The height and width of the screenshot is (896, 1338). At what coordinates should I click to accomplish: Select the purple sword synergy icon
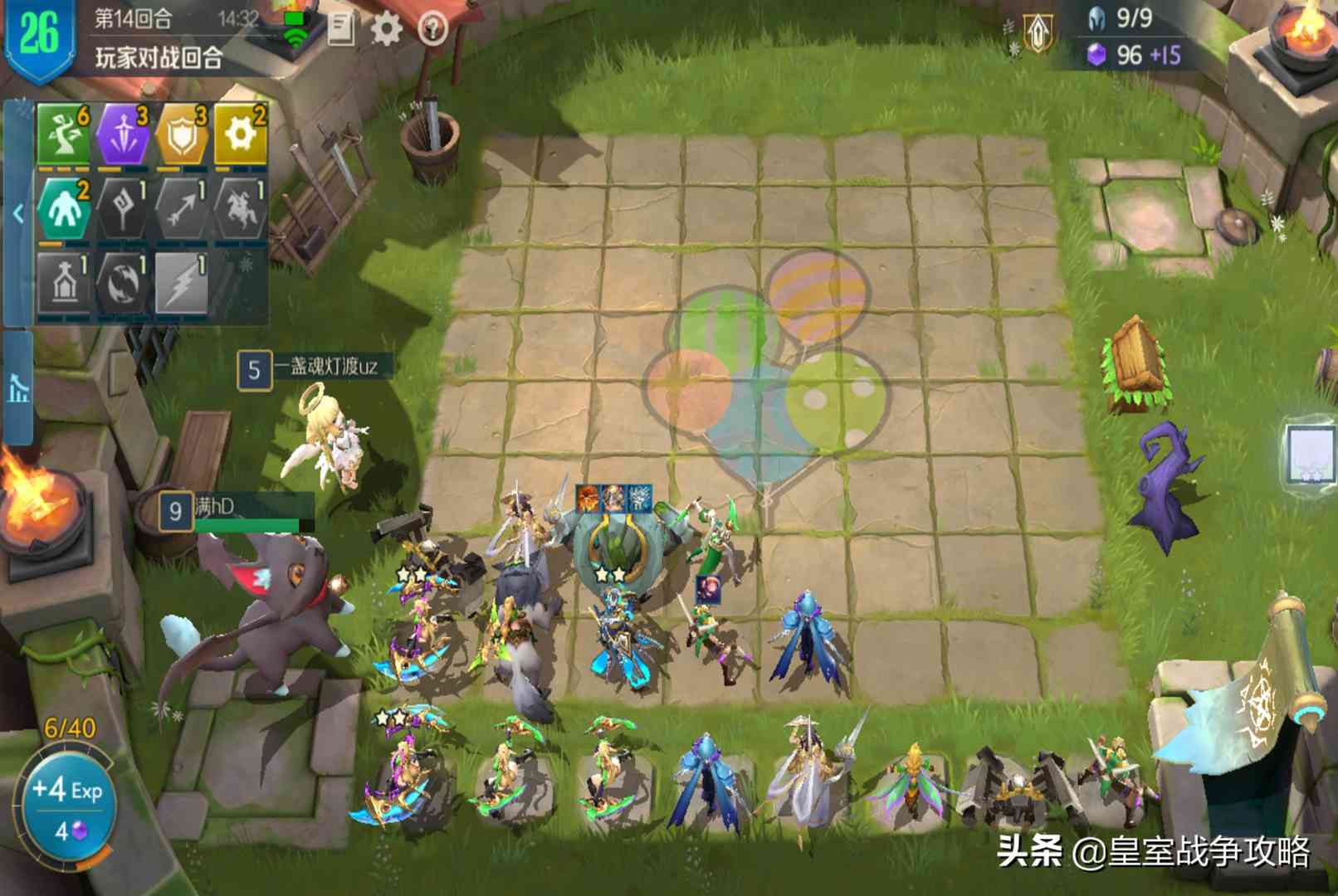point(123,134)
